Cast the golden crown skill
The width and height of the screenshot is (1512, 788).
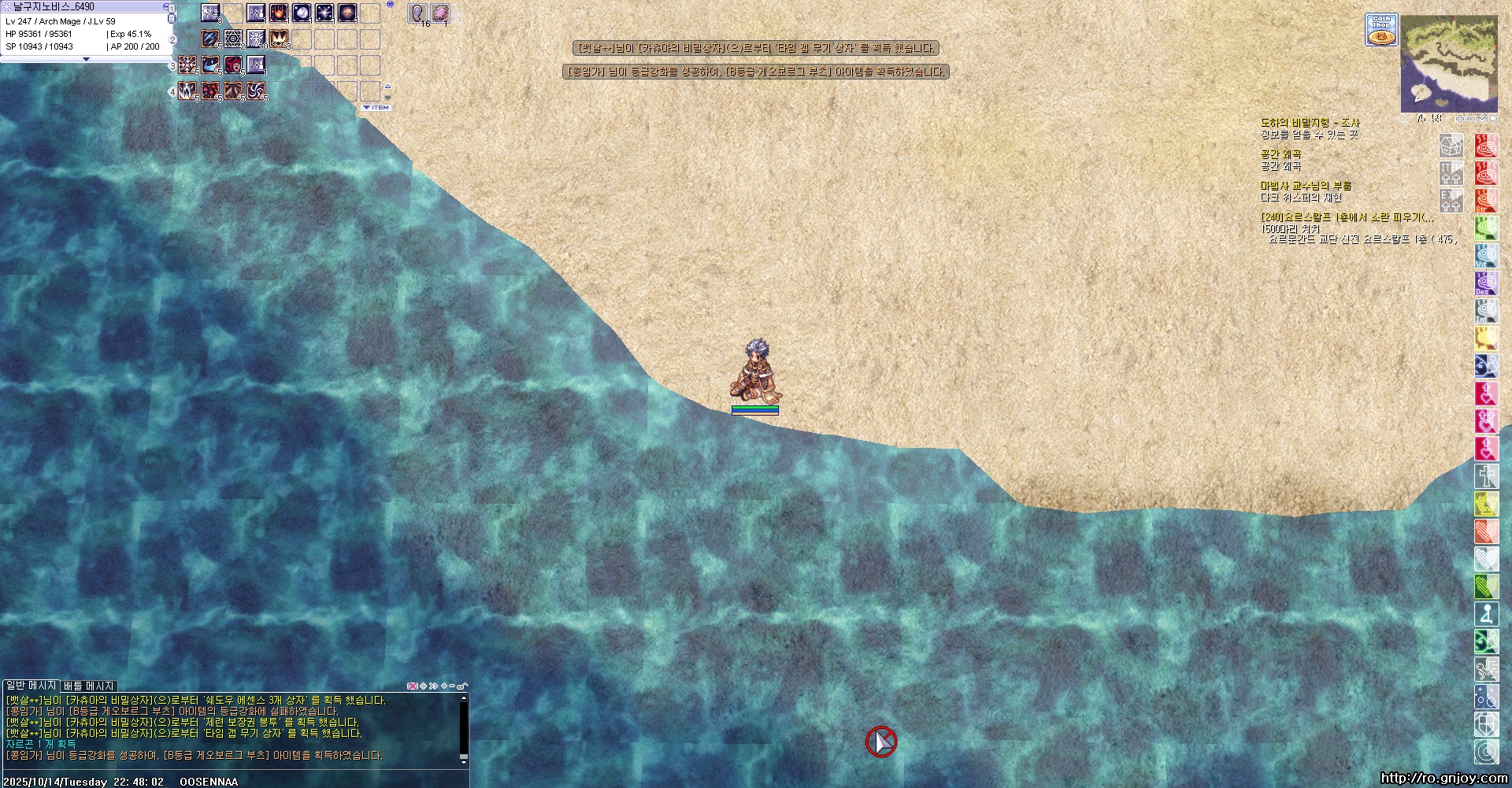click(x=279, y=39)
